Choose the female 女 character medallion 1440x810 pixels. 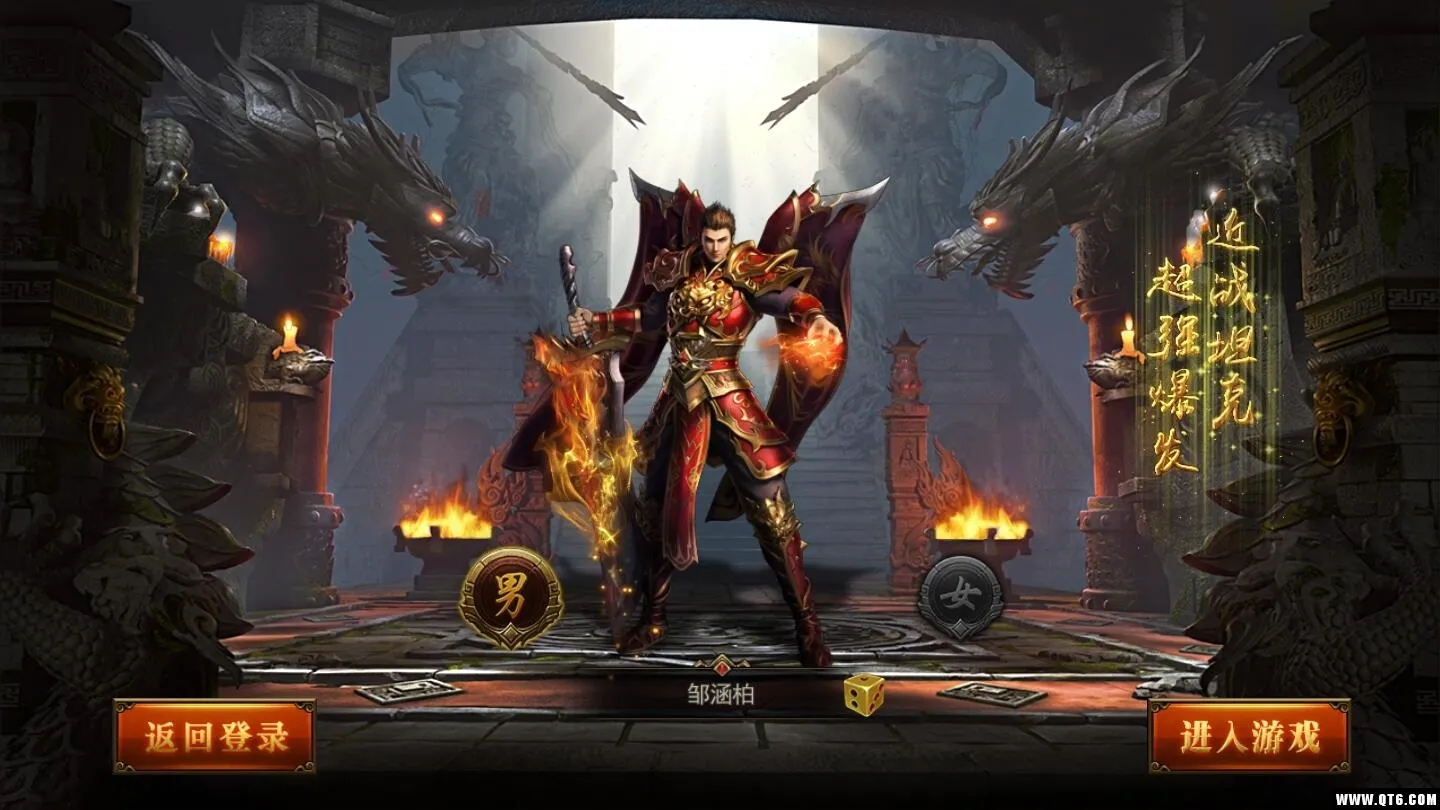(x=961, y=598)
